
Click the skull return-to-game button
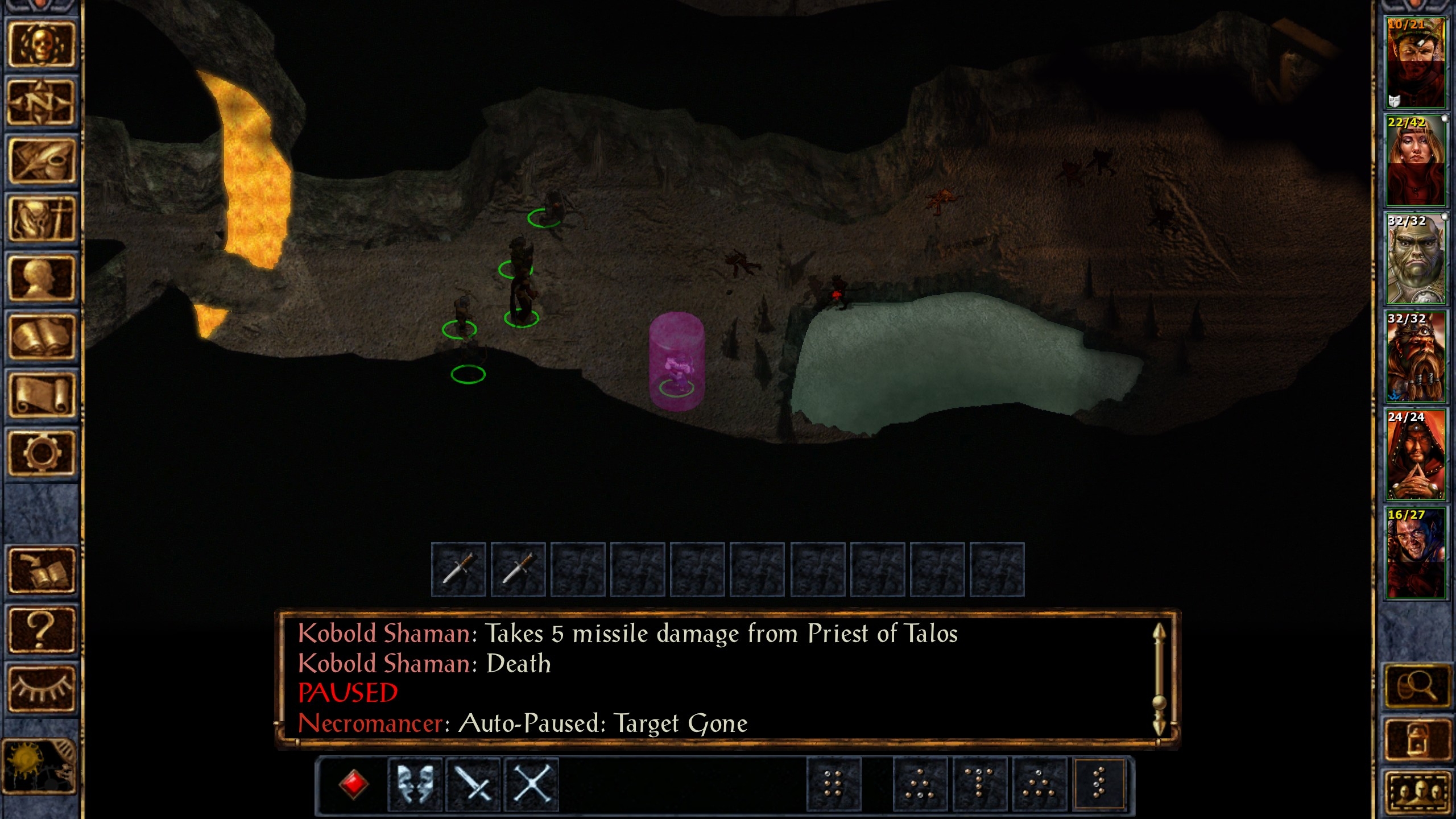41,45
